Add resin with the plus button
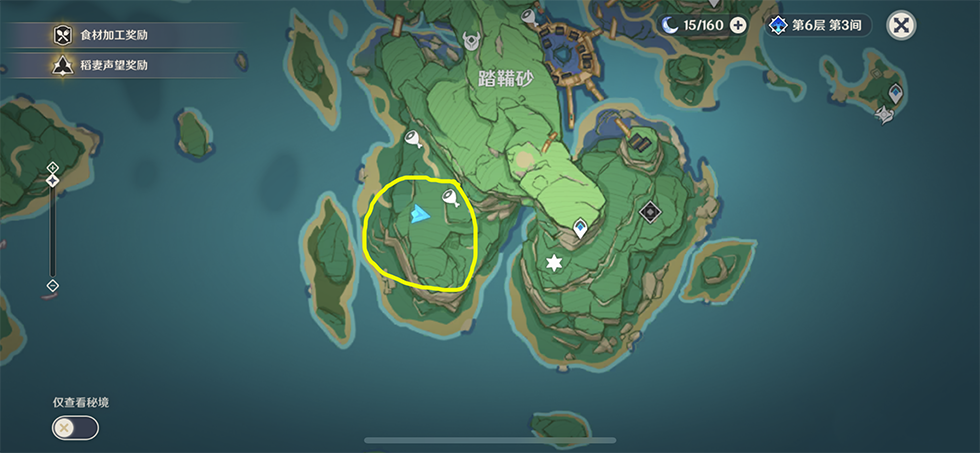 coord(738,25)
